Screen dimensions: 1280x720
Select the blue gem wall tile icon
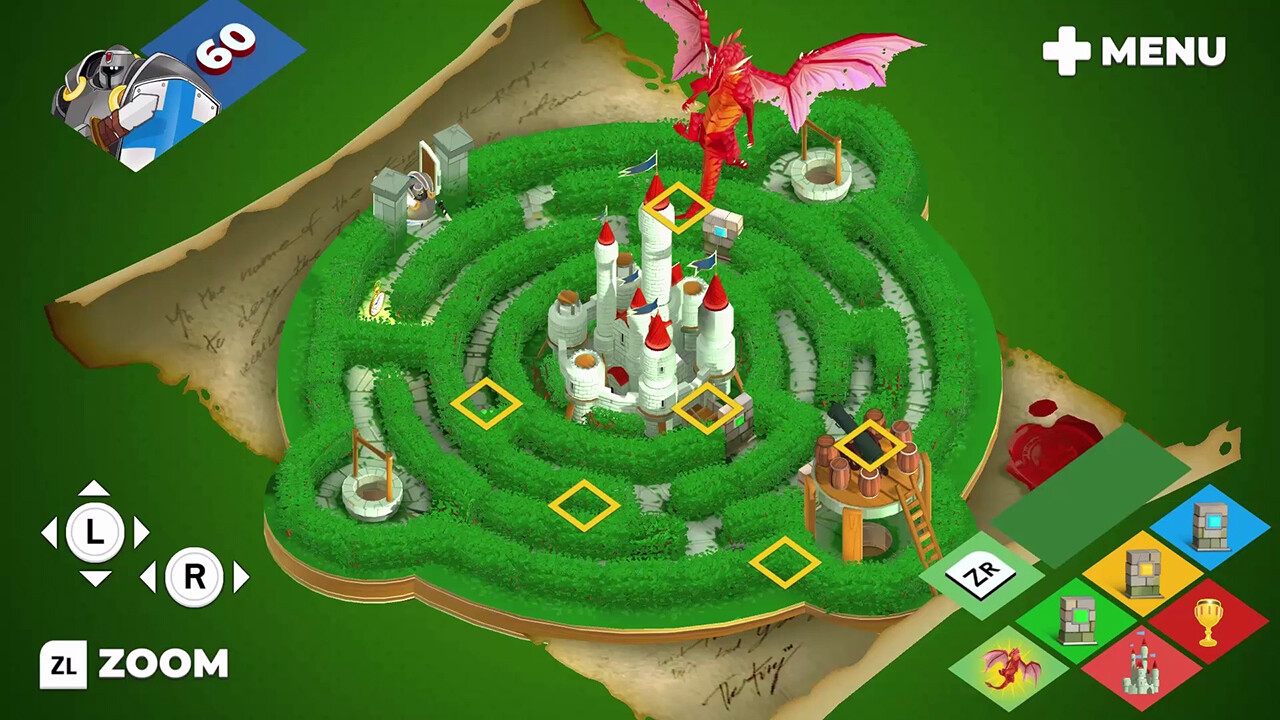tap(1209, 526)
